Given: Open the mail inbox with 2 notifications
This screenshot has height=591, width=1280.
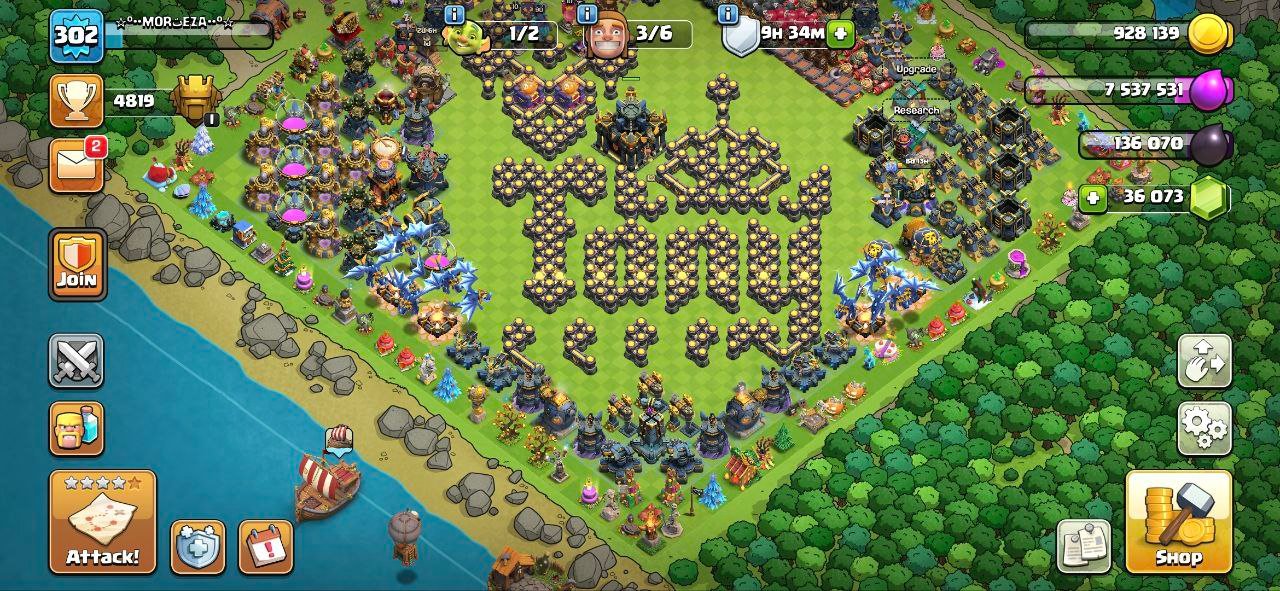Looking at the screenshot, I should tap(77, 165).
